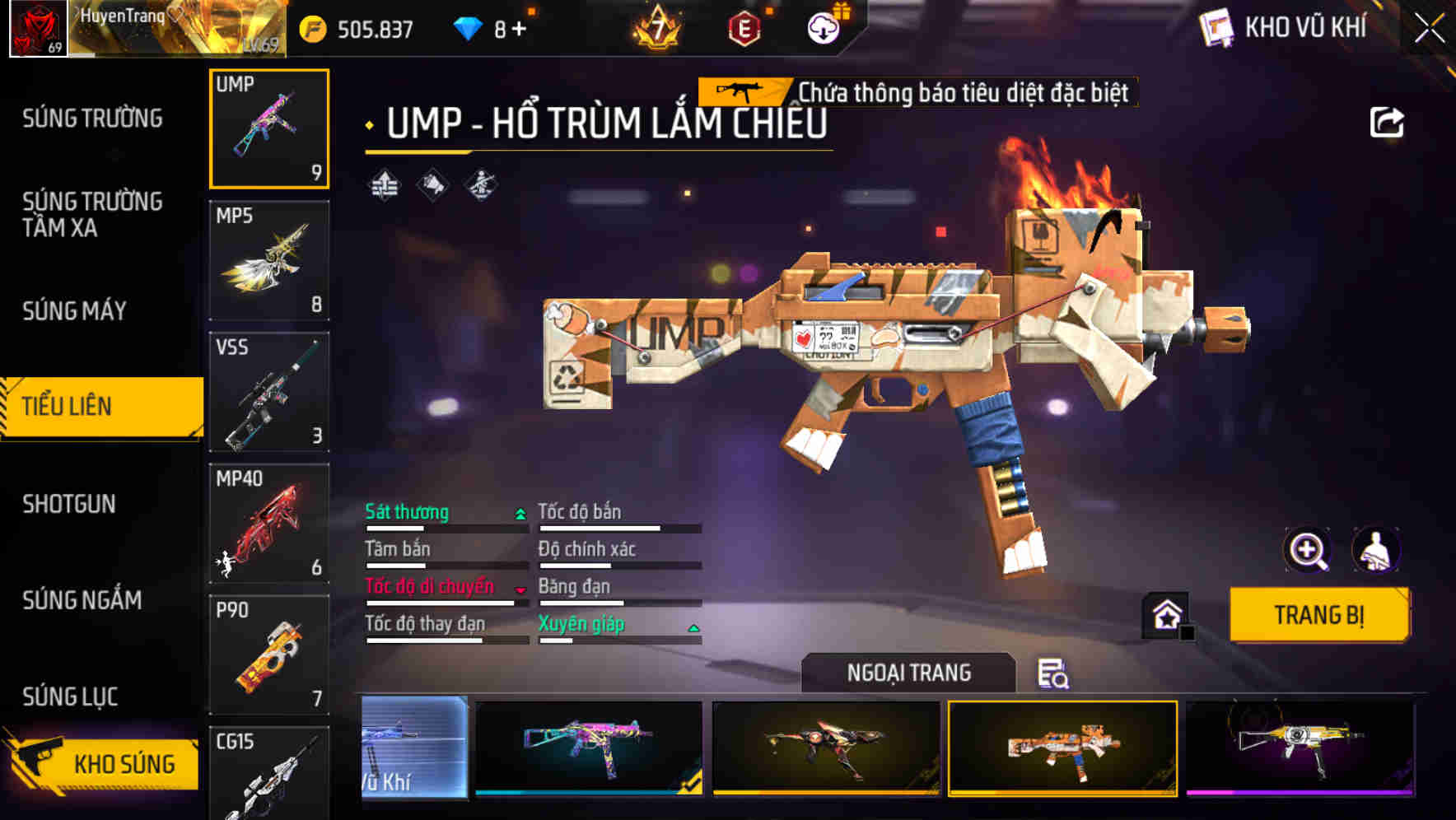
Task: Open the KHO SÚNG button
Action: 103,763
